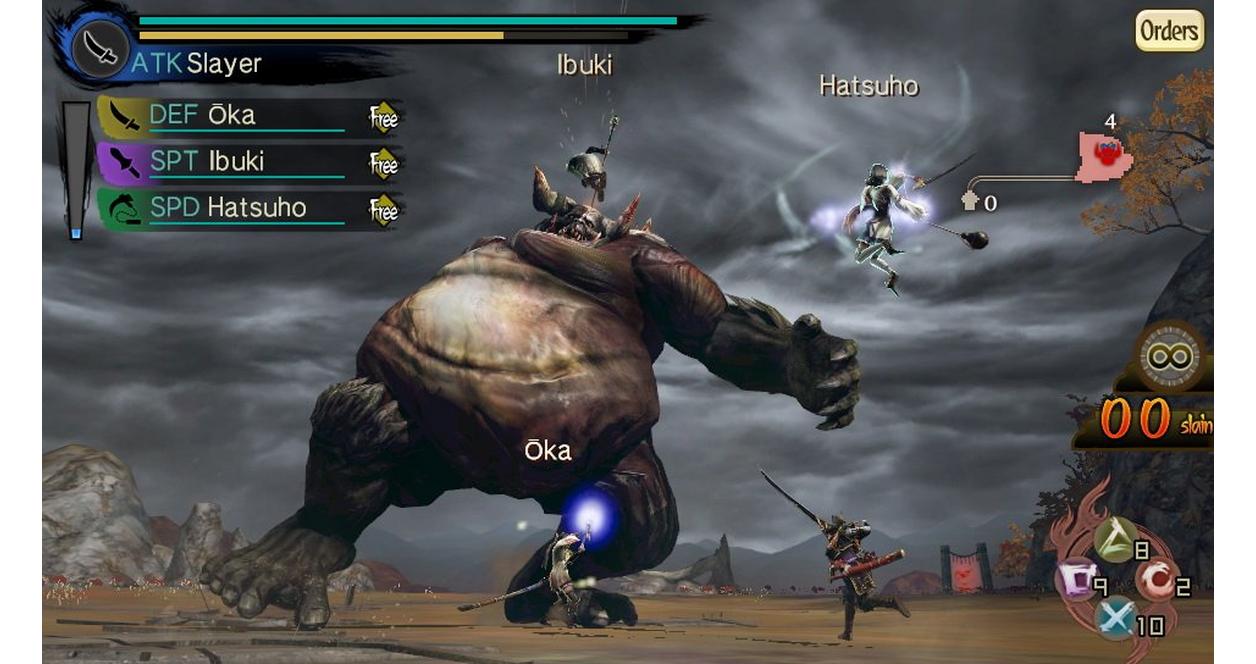The width and height of the screenshot is (1256, 664).
Task: Click the ATK Slayer weapon emblem
Action: pyautogui.click(x=101, y=47)
